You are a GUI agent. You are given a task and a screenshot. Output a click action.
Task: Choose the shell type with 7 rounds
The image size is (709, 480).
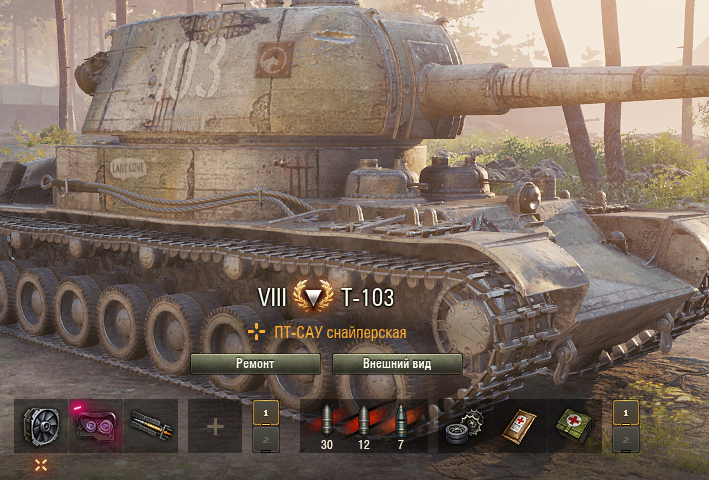pyautogui.click(x=401, y=424)
